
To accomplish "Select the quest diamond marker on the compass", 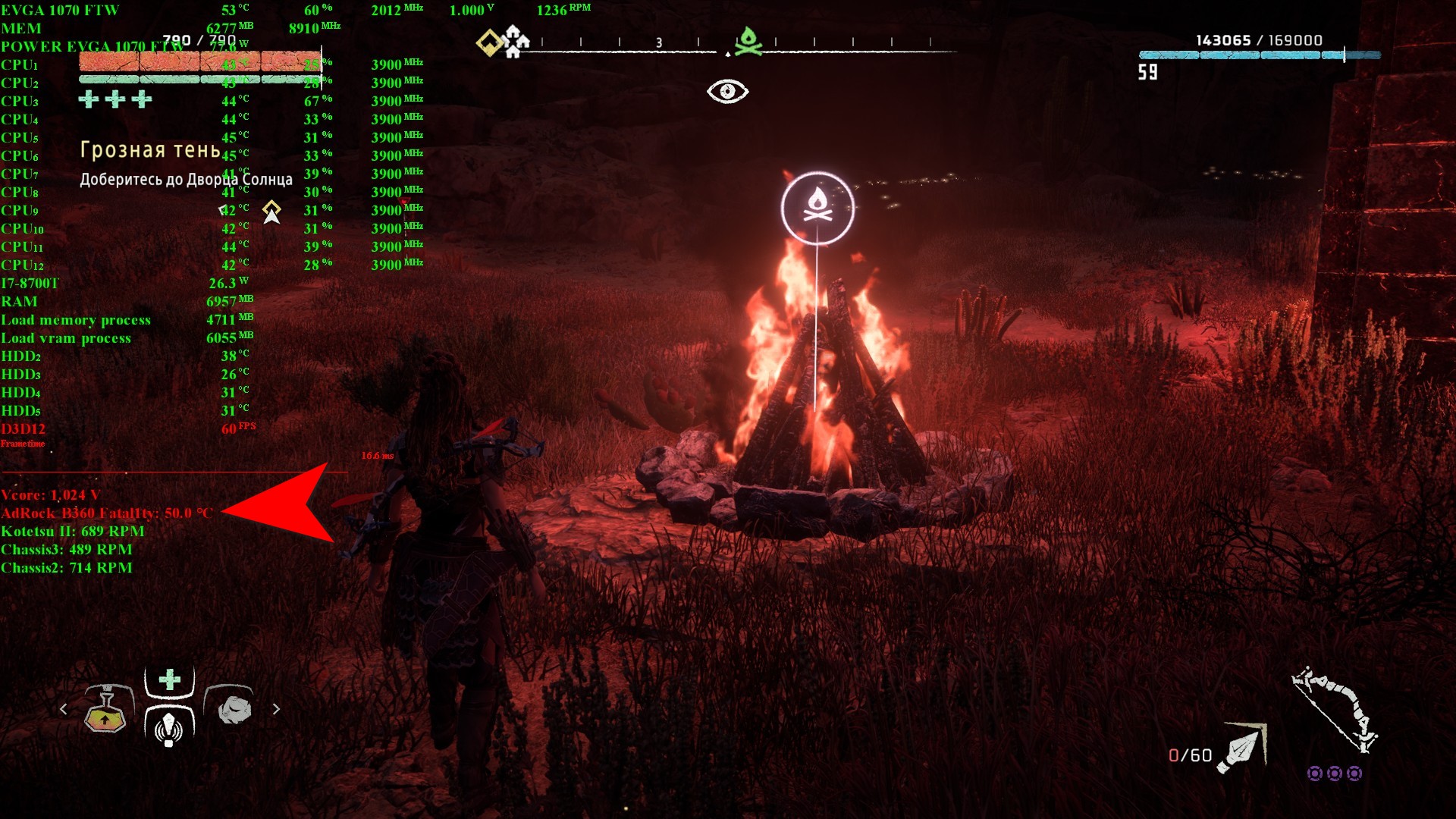I will click(489, 42).
